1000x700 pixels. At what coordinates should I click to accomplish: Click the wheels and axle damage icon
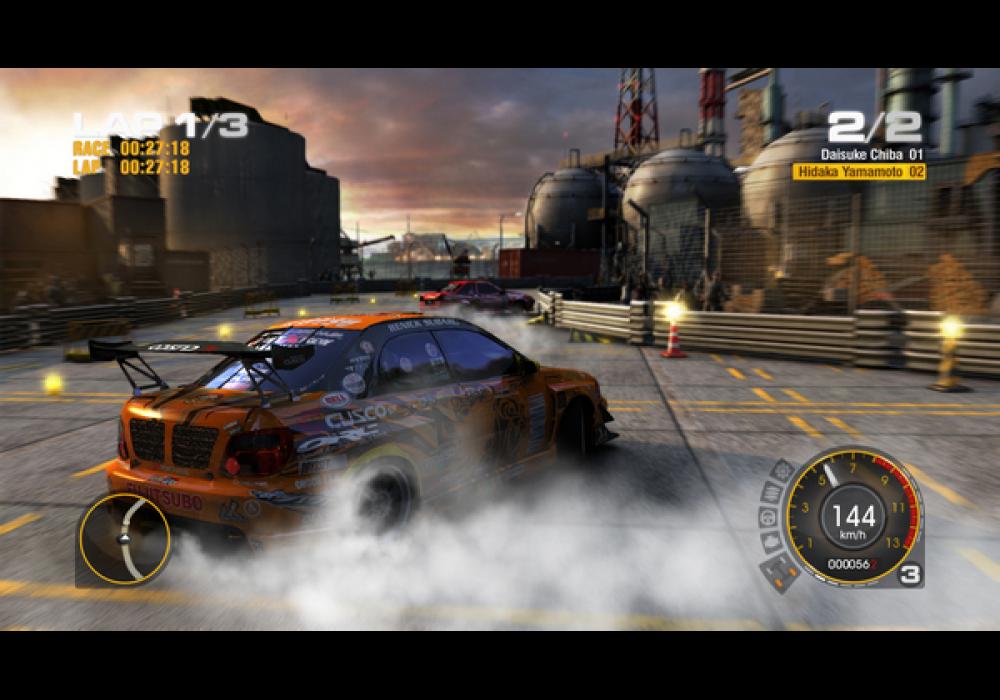tap(781, 571)
